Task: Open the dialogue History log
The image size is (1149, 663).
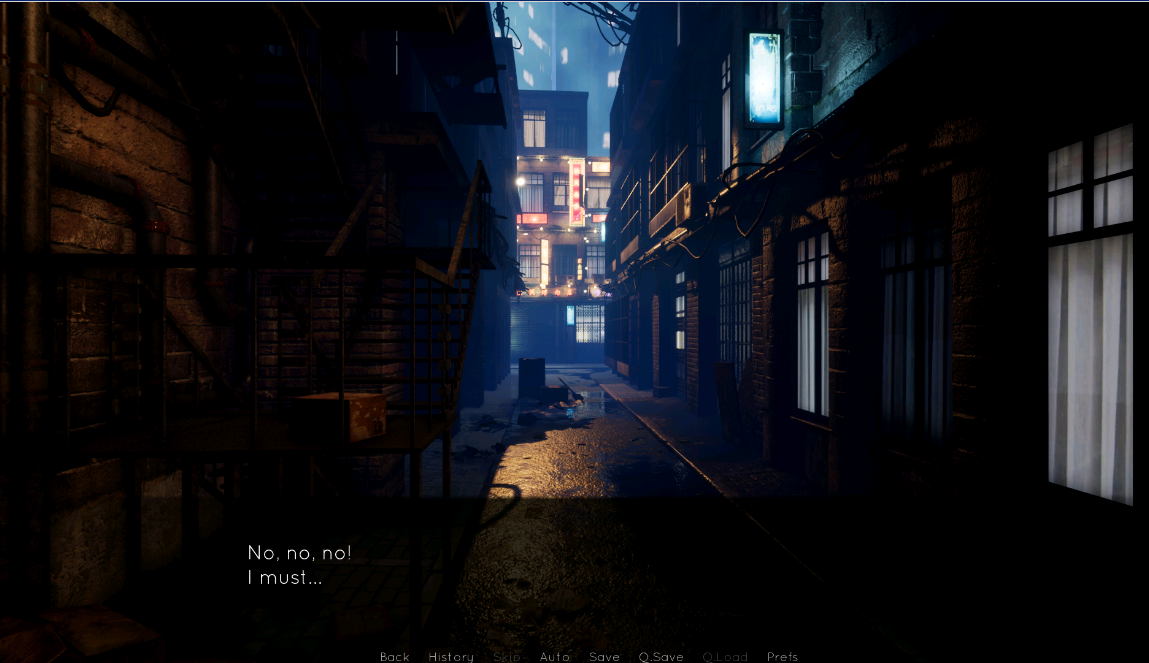Action: pyautogui.click(x=451, y=657)
